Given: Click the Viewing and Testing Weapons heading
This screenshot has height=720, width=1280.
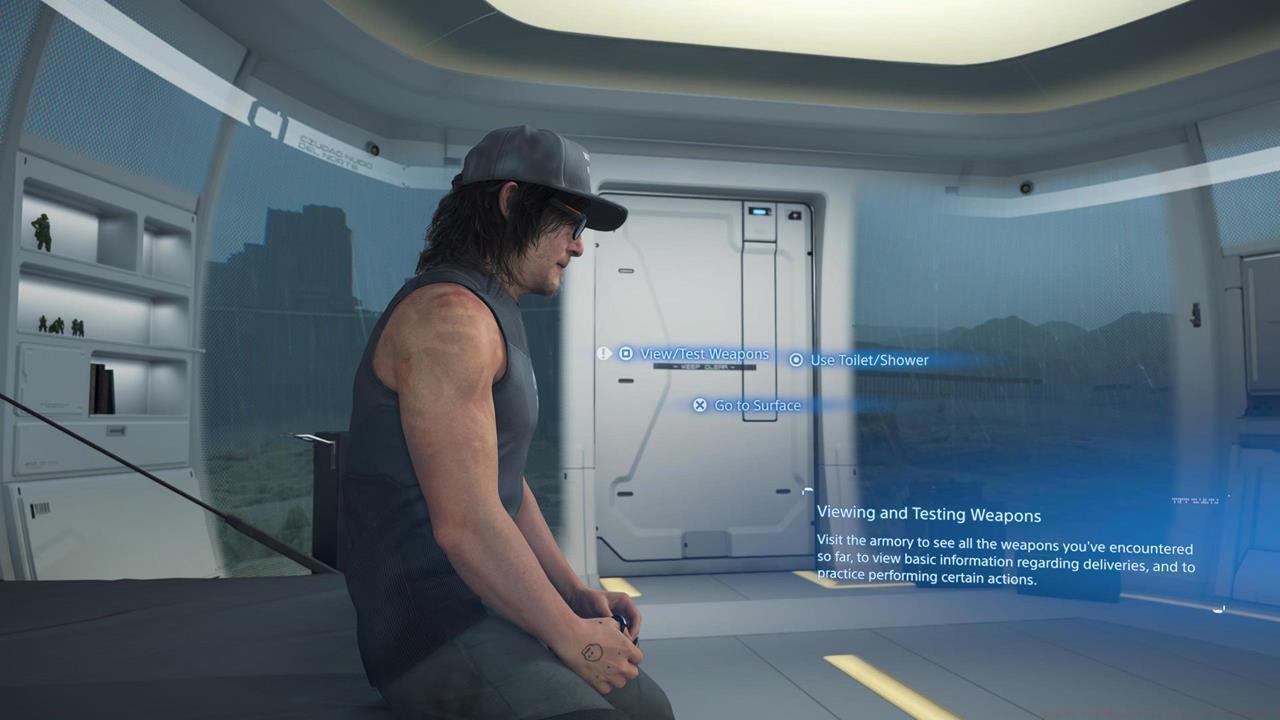Looking at the screenshot, I should pyautogui.click(x=928, y=513).
